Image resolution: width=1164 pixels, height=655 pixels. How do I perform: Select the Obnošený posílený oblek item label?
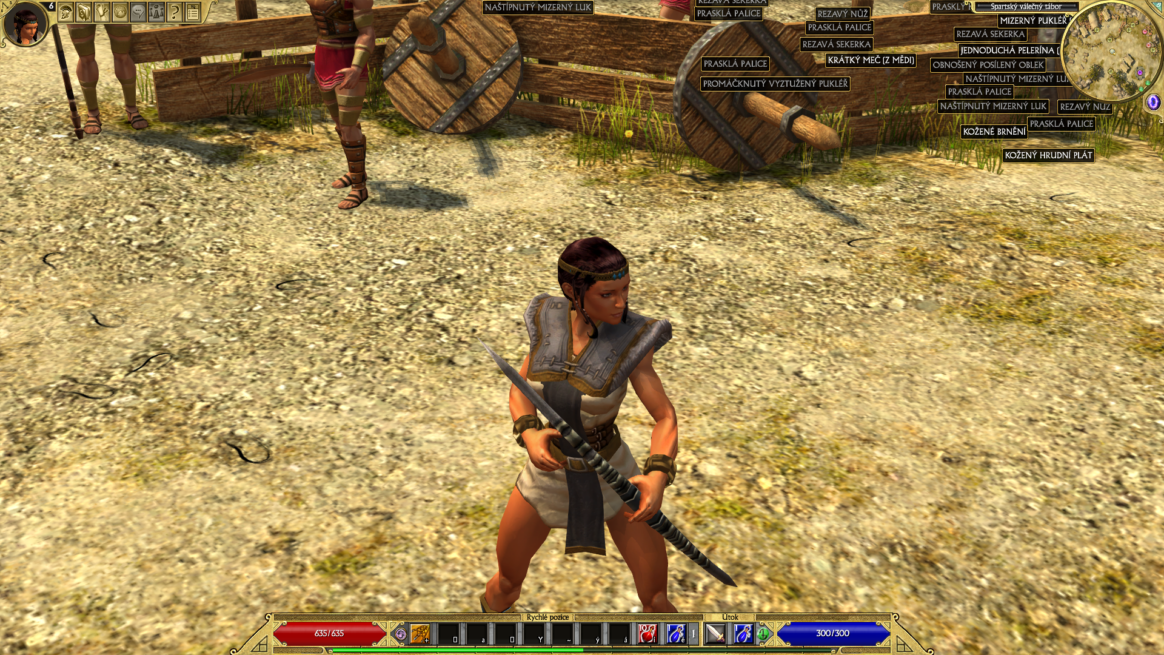(988, 65)
